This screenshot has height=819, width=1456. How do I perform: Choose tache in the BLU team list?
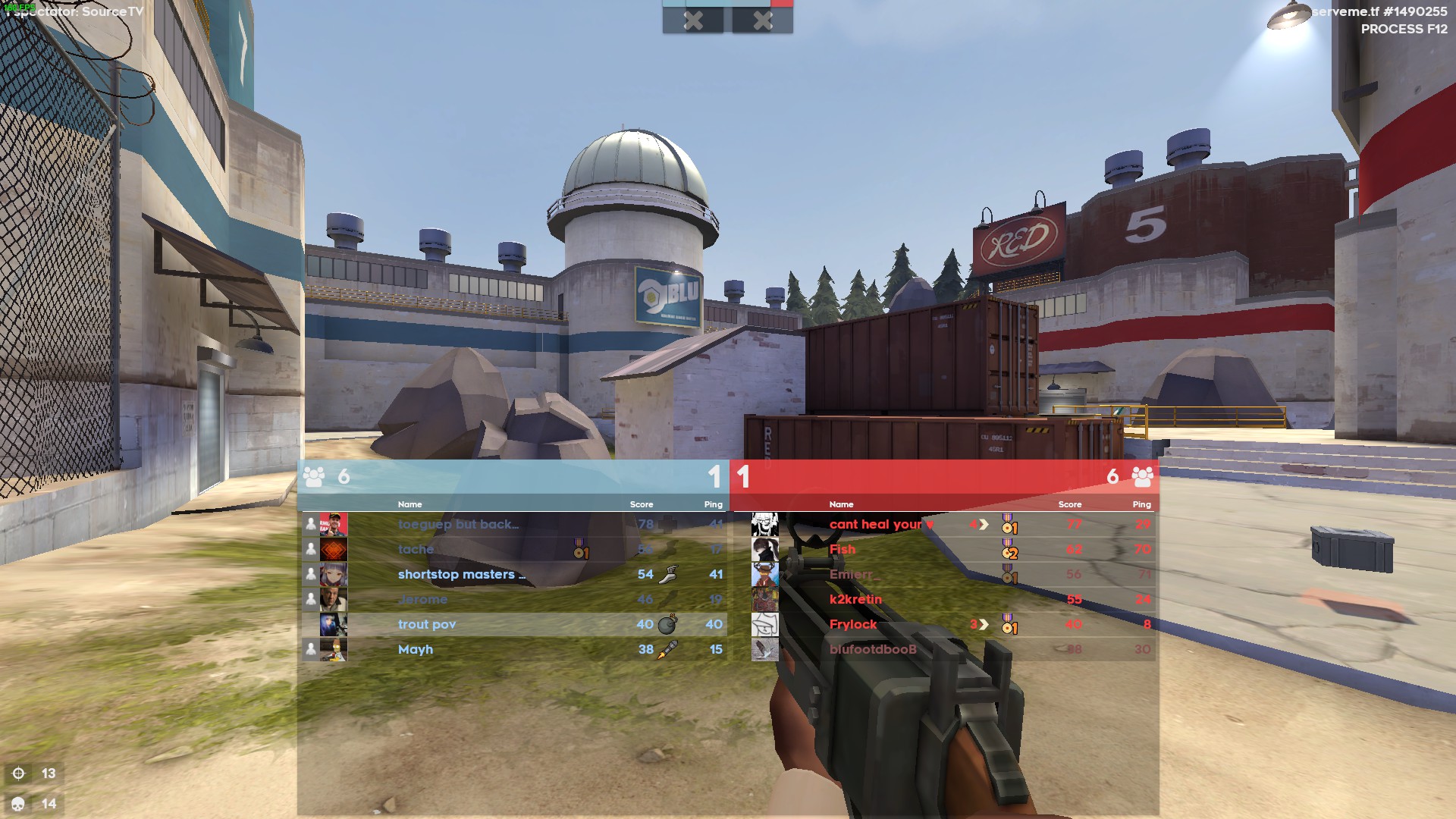coord(416,549)
